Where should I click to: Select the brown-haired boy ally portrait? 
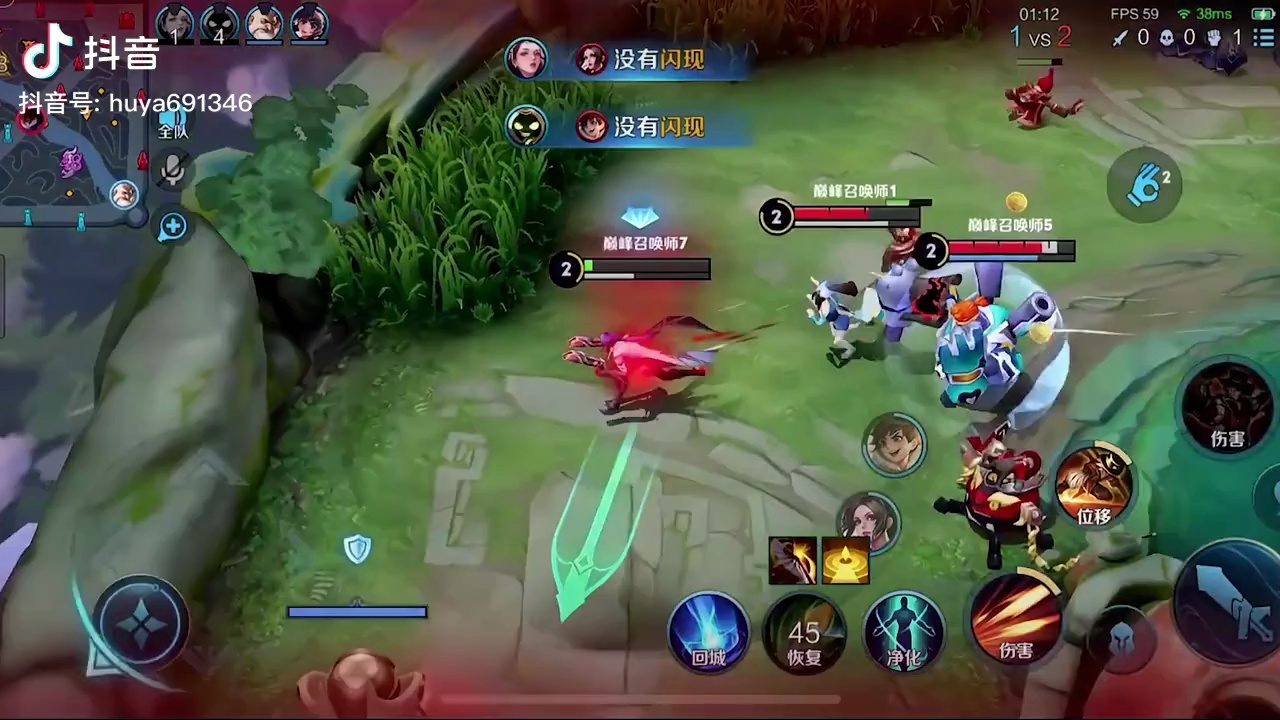[x=894, y=444]
